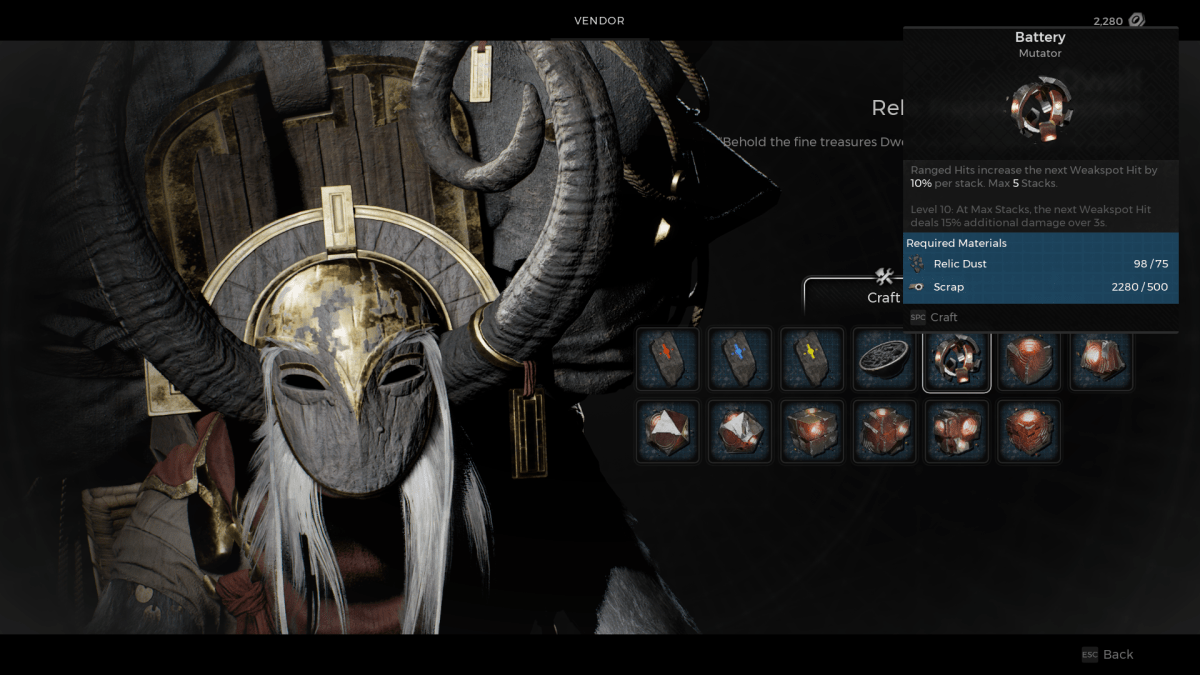Go Back from the vendor screen
Viewport: 1200px width, 675px height.
1108,654
